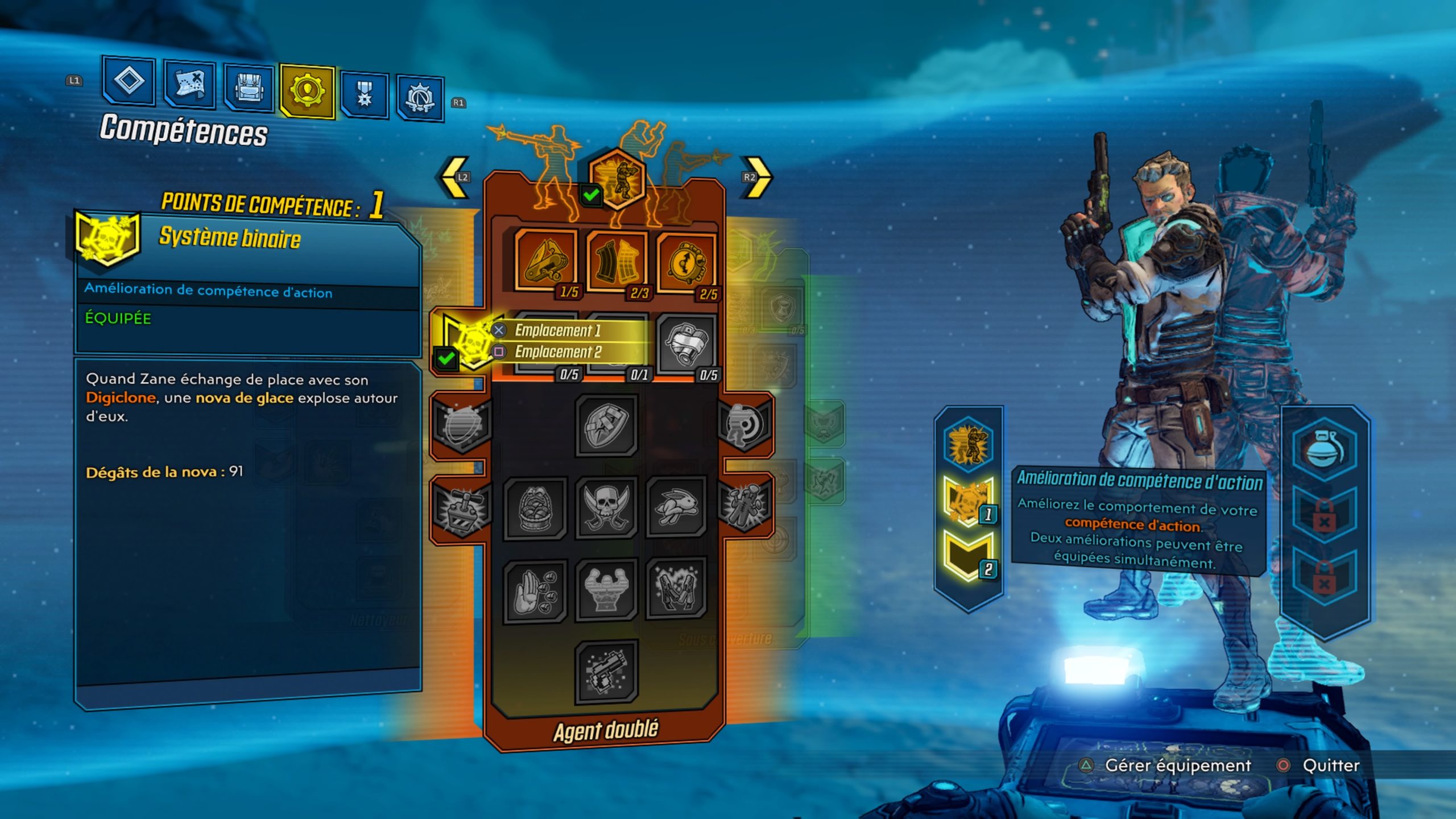
Task: Select the stopwatch skill at 2/5
Action: [x=686, y=264]
